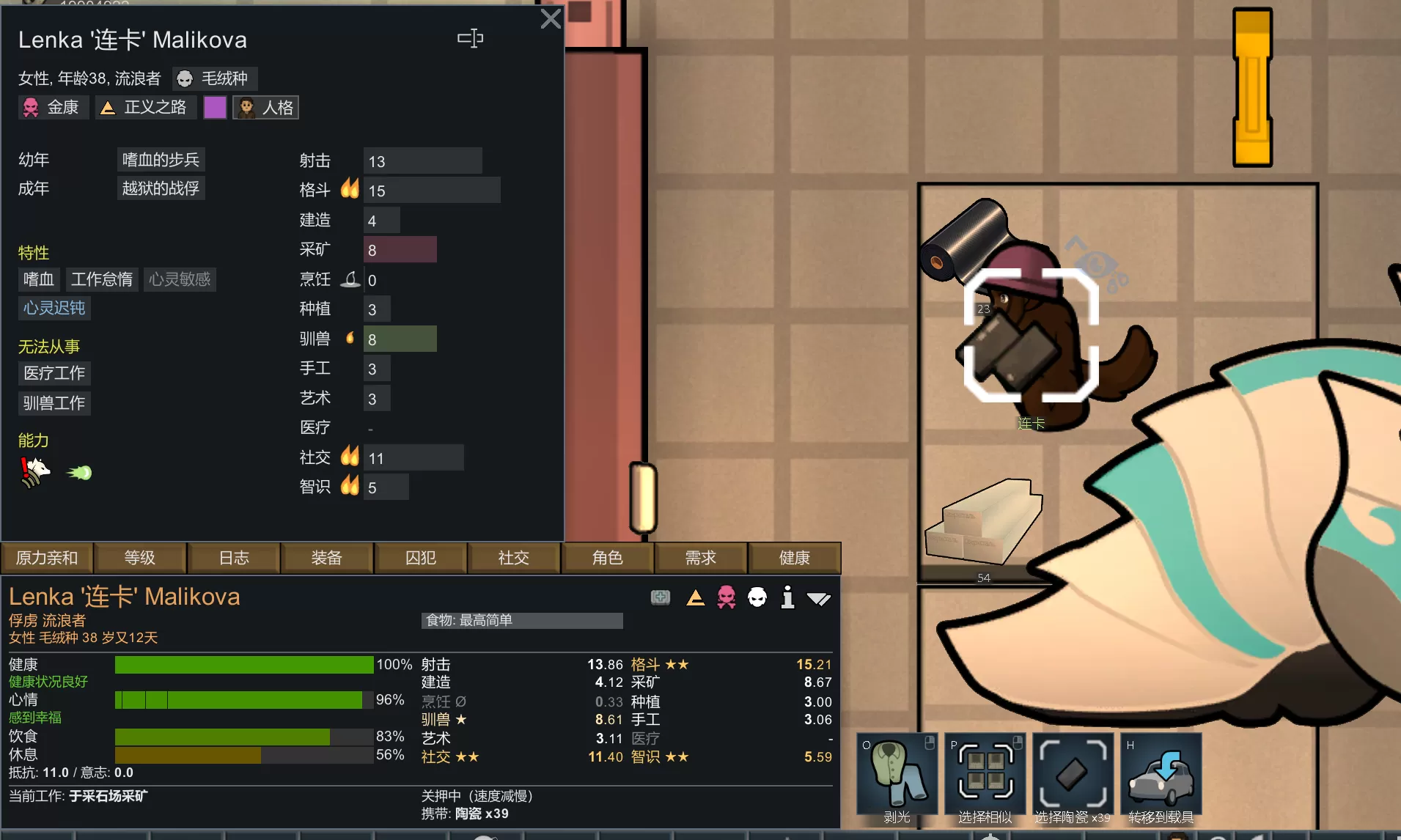Click the 食物: 最高简单 food policy
The height and width of the screenshot is (840, 1401).
522,621
